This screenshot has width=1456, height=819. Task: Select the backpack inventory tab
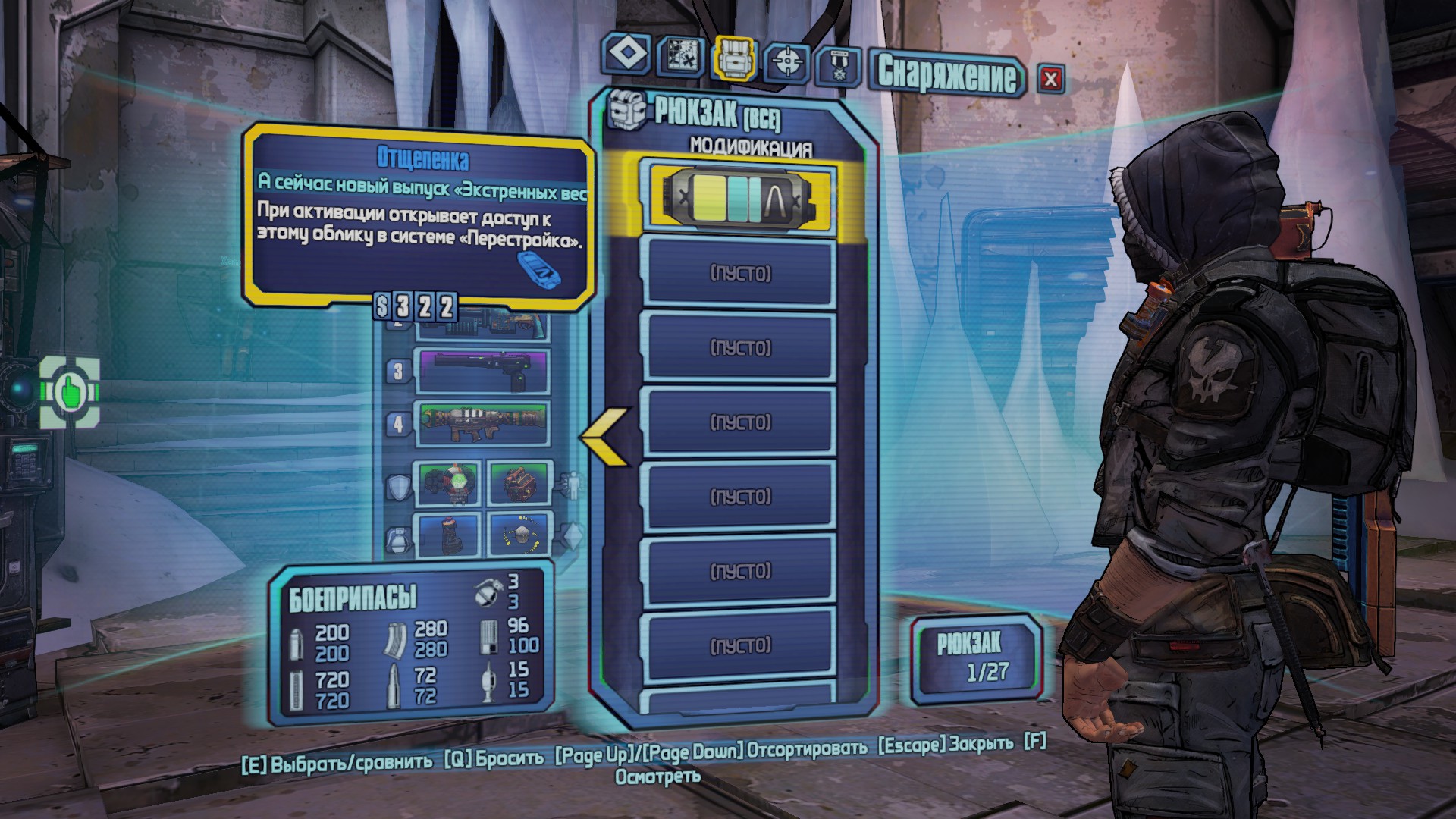(734, 56)
